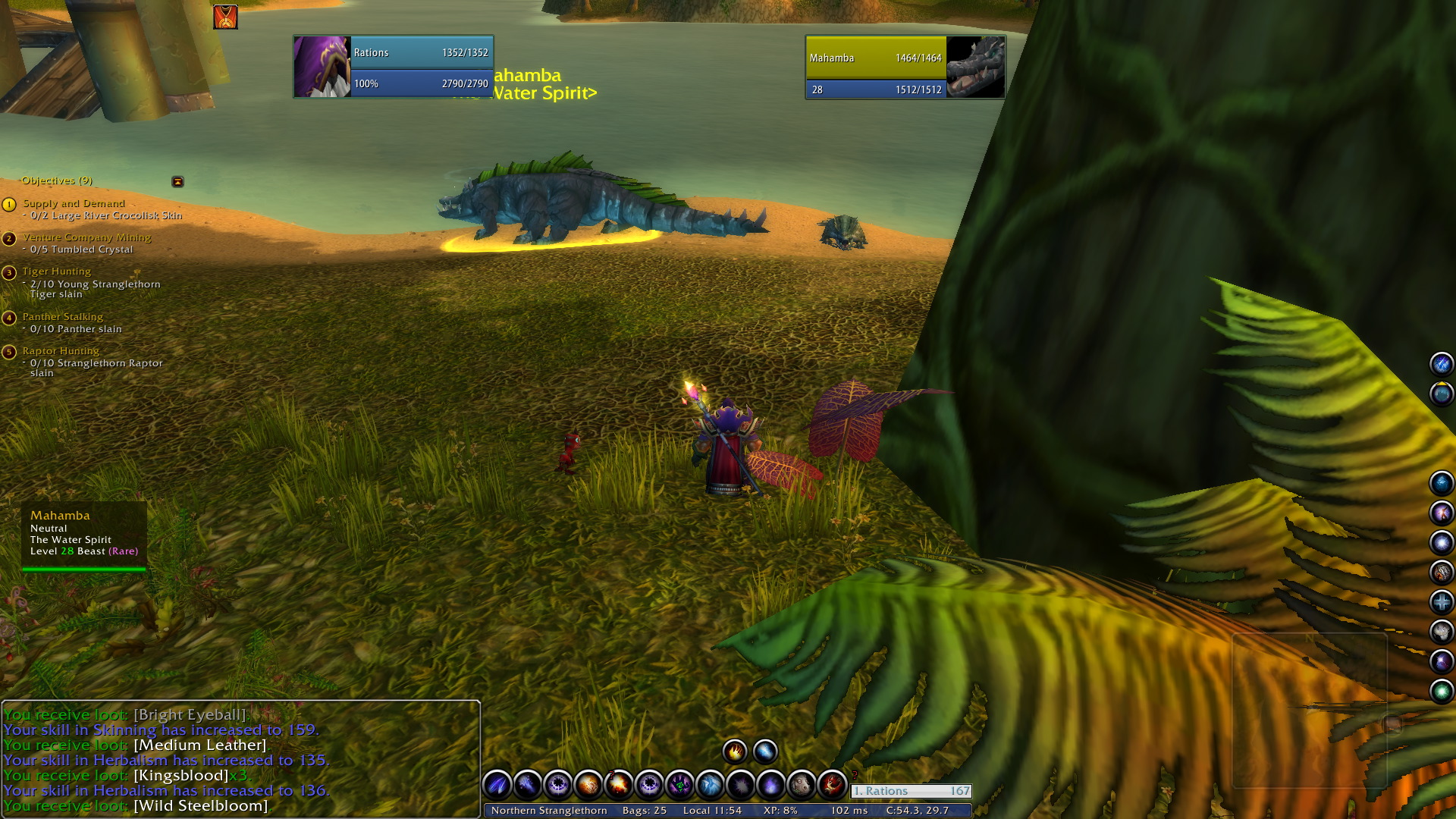1456x819 pixels.
Task: Collapse the Objectives tracker
Action: click(177, 181)
